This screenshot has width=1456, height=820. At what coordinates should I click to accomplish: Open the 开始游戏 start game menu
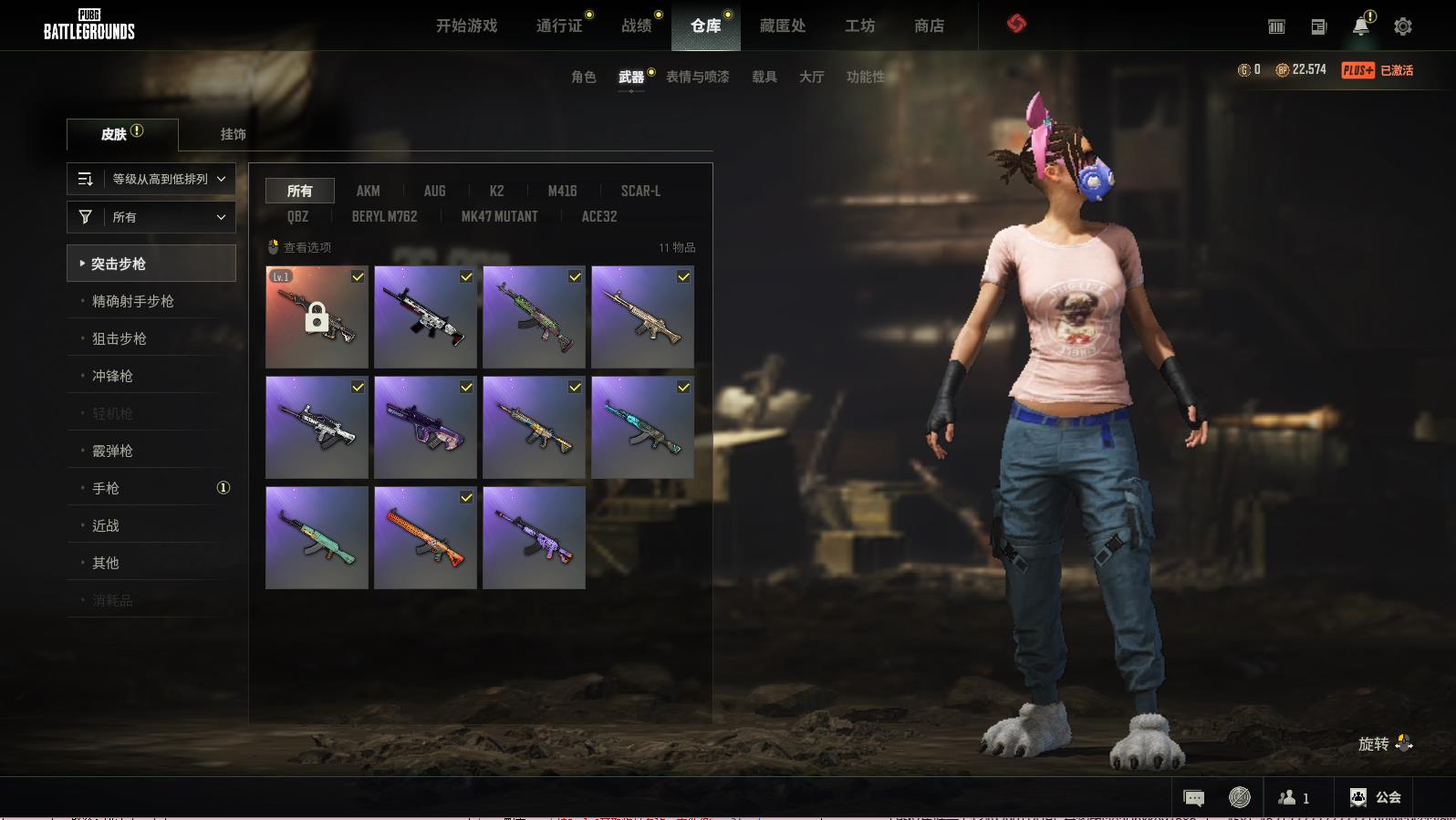pos(466,26)
